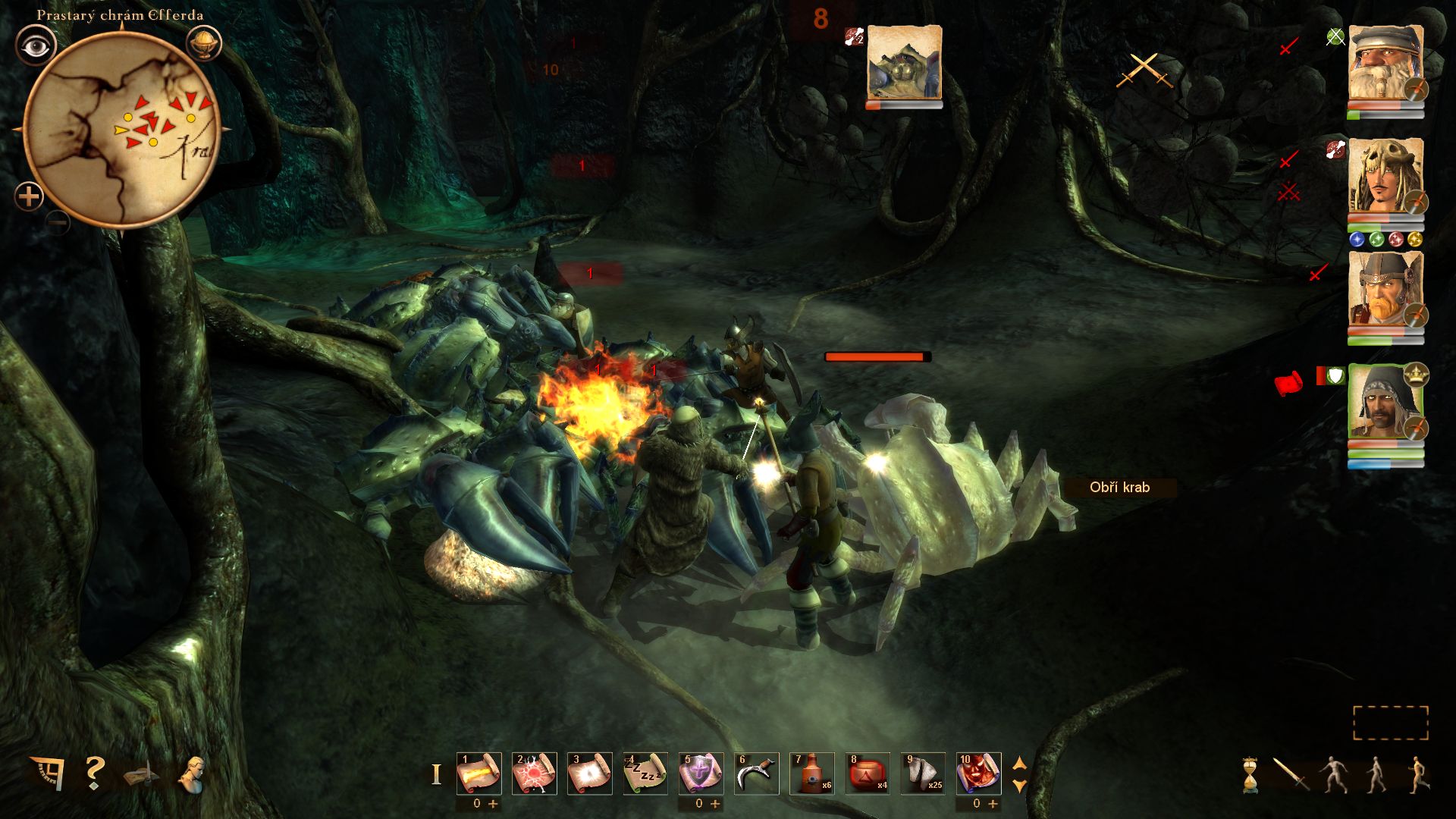Open the world map globe button

pyautogui.click(x=202, y=42)
